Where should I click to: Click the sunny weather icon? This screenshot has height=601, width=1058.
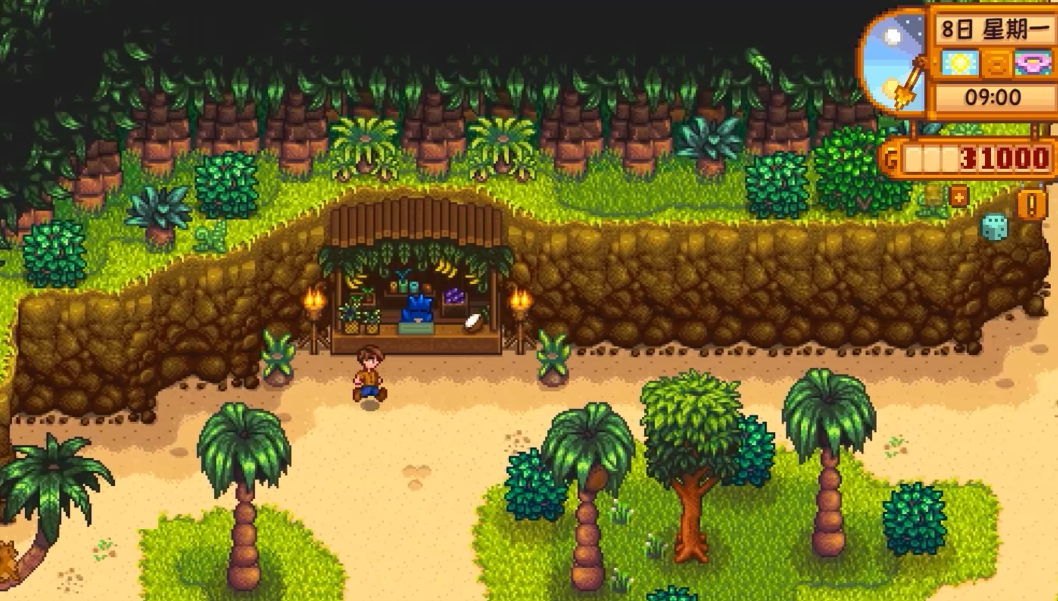pos(958,64)
